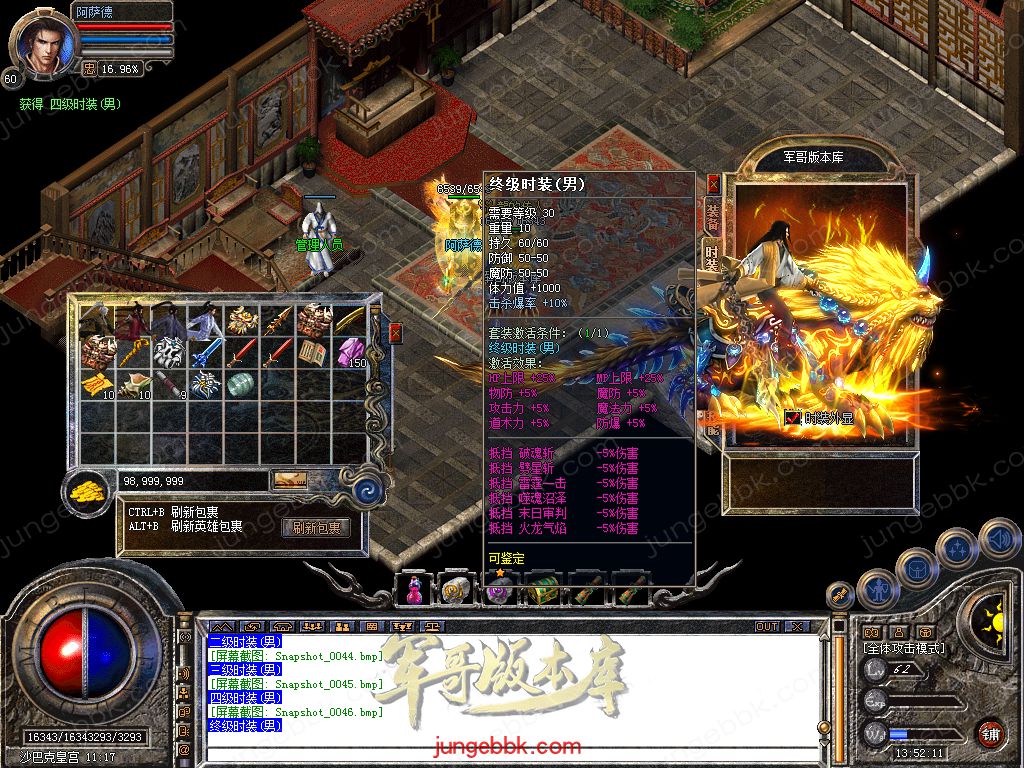Select the golden winged armor item
The width and height of the screenshot is (1024, 768).
click(241, 320)
